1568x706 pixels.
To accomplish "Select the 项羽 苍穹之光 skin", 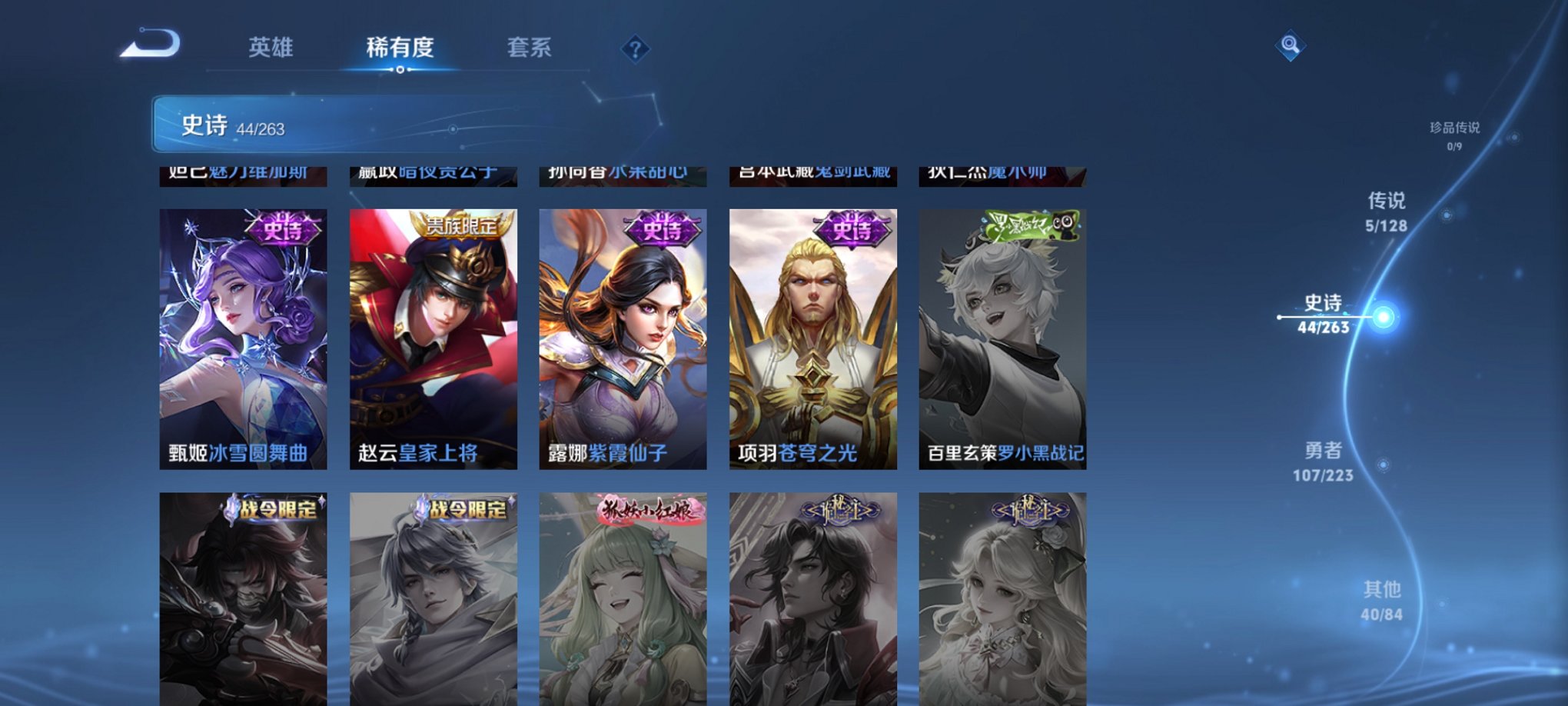I will click(812, 338).
